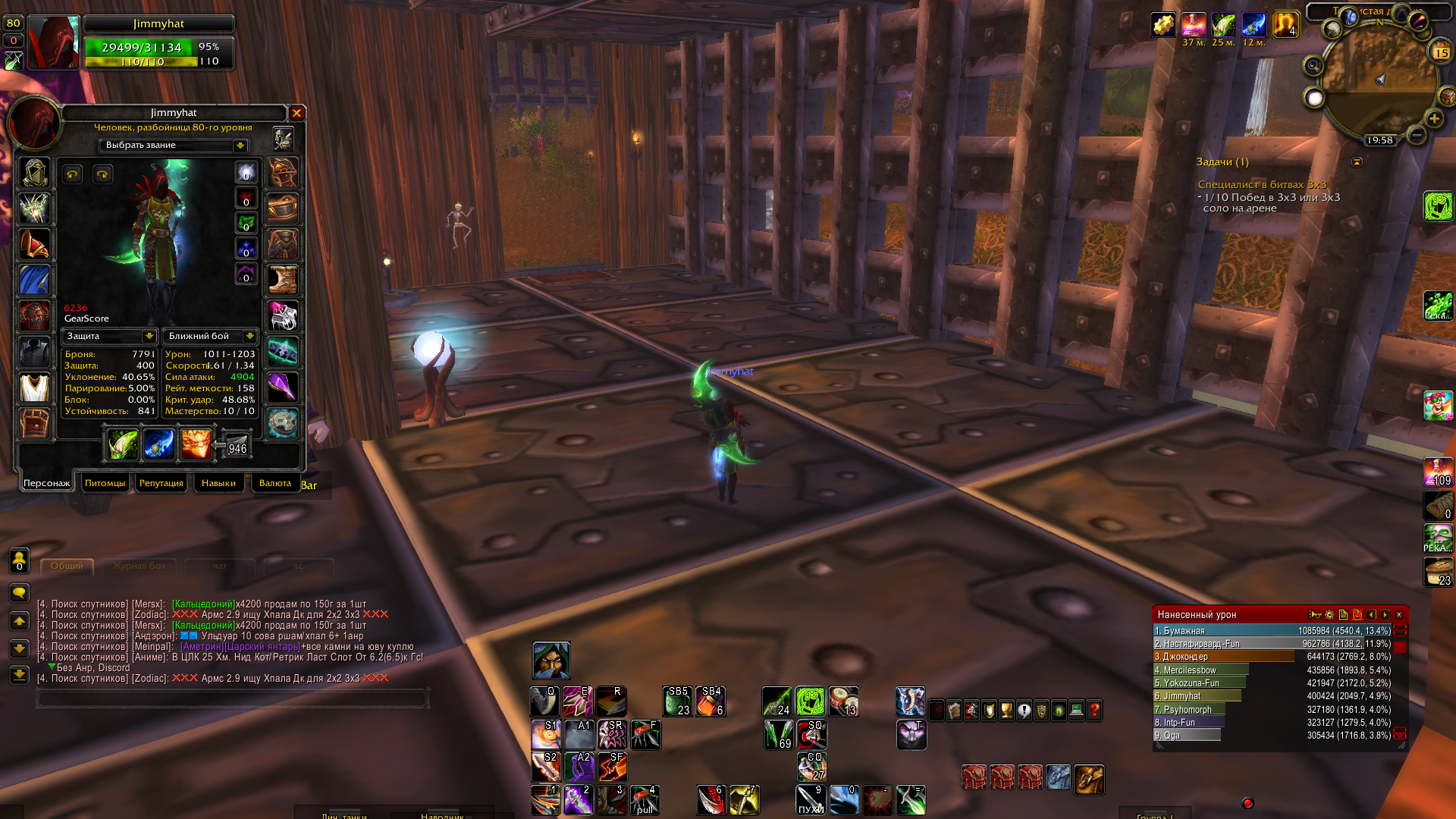Open the Журнал боя chat tab
The image size is (1456, 819).
point(139,566)
